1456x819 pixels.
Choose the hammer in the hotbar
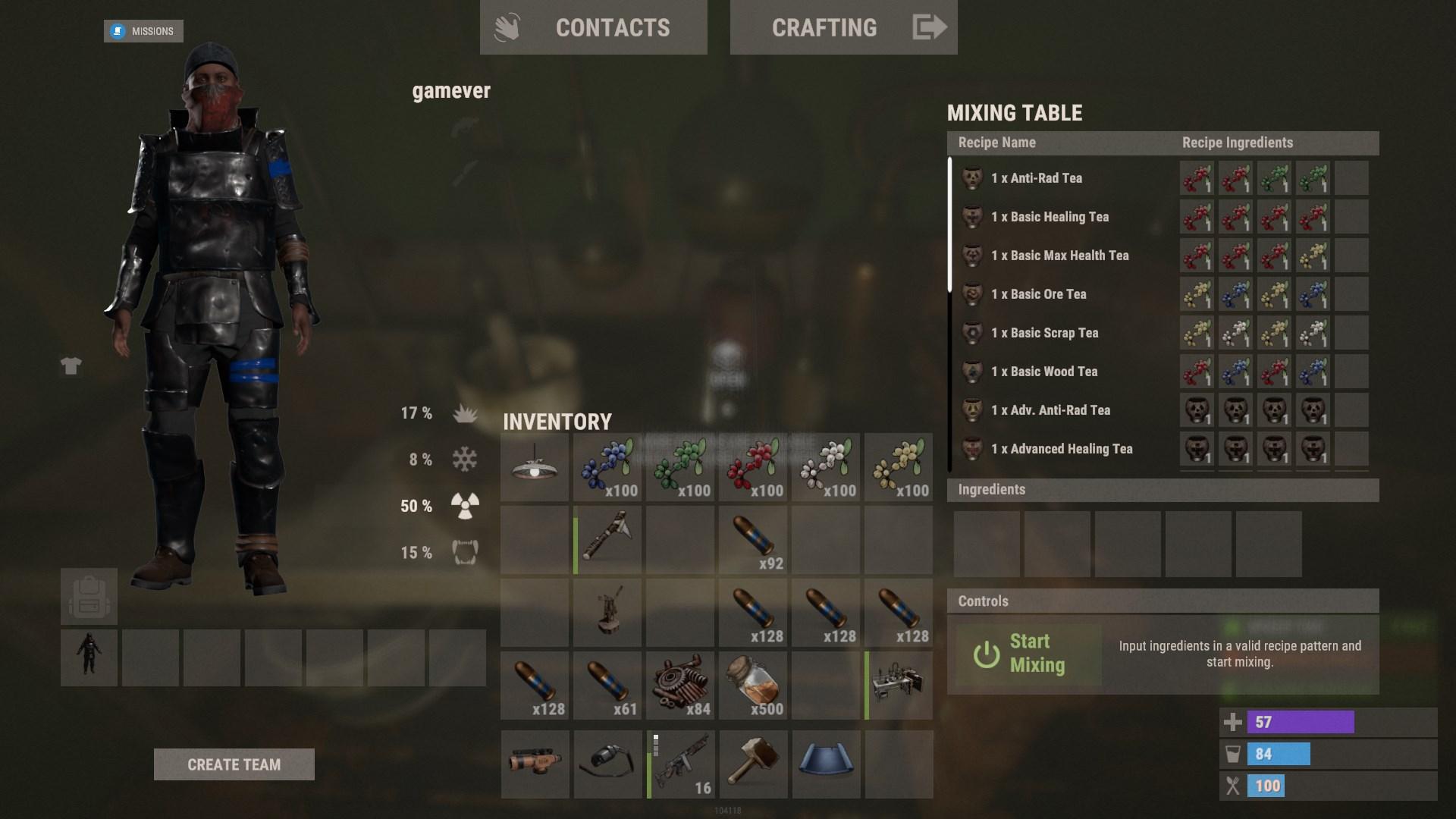[x=753, y=764]
